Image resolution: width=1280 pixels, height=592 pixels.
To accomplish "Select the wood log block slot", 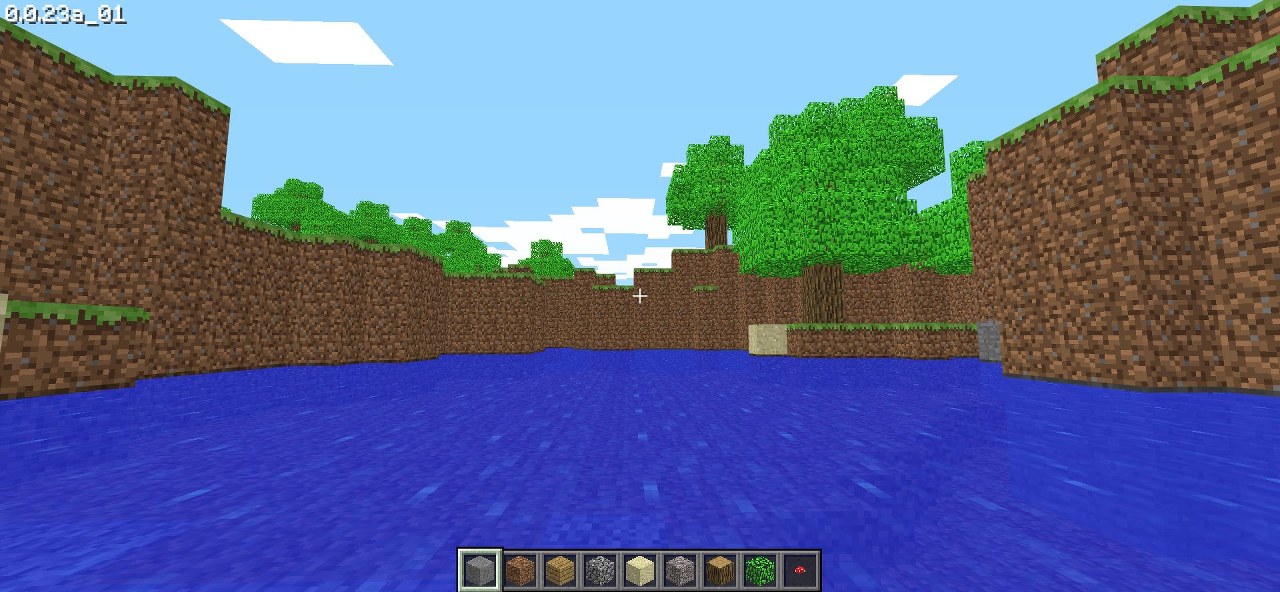I will [720, 571].
